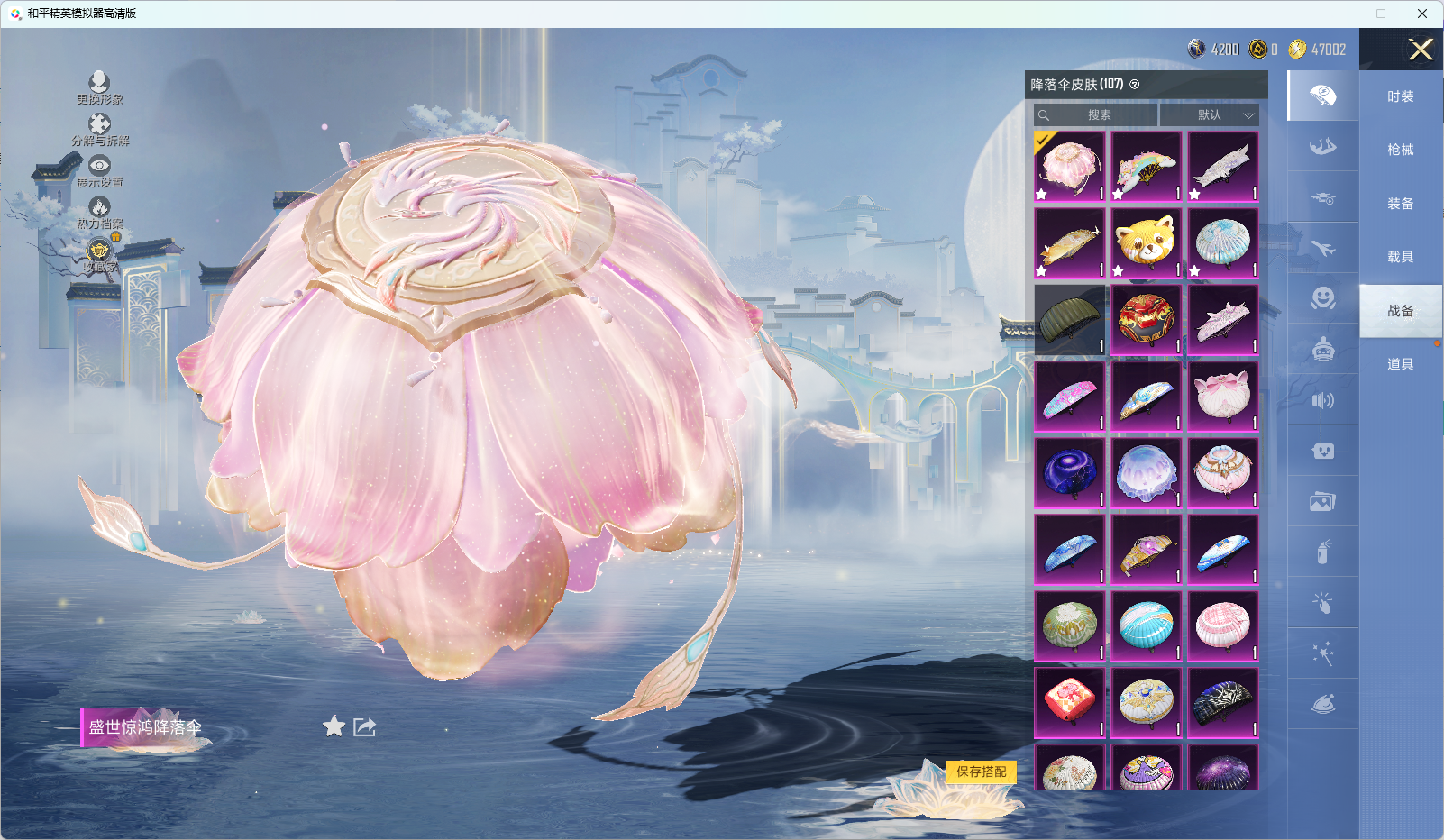Pick the red and gold dragon parachute

1146,320
